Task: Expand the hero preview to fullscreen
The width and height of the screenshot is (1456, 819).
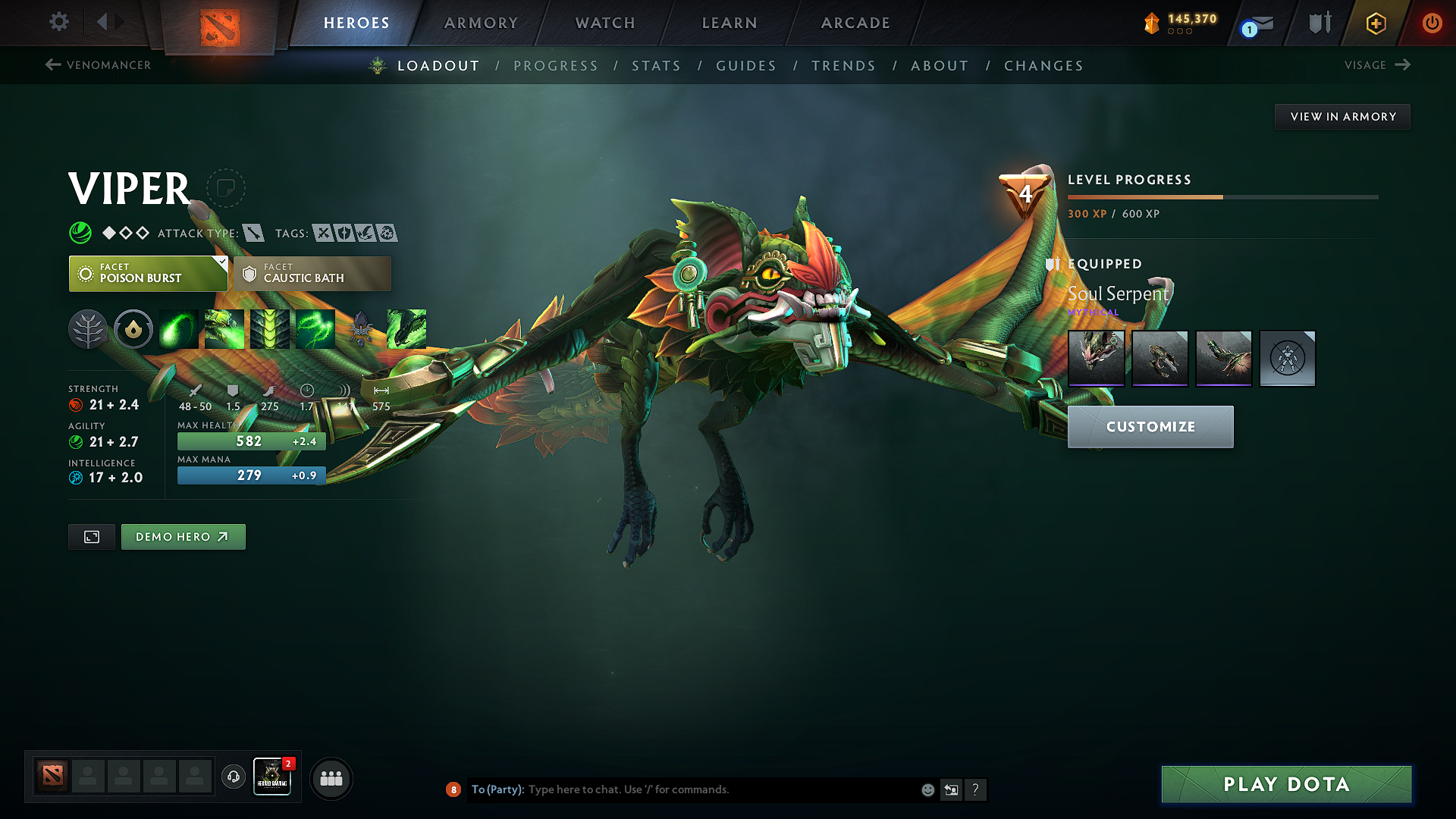Action: coord(91,536)
